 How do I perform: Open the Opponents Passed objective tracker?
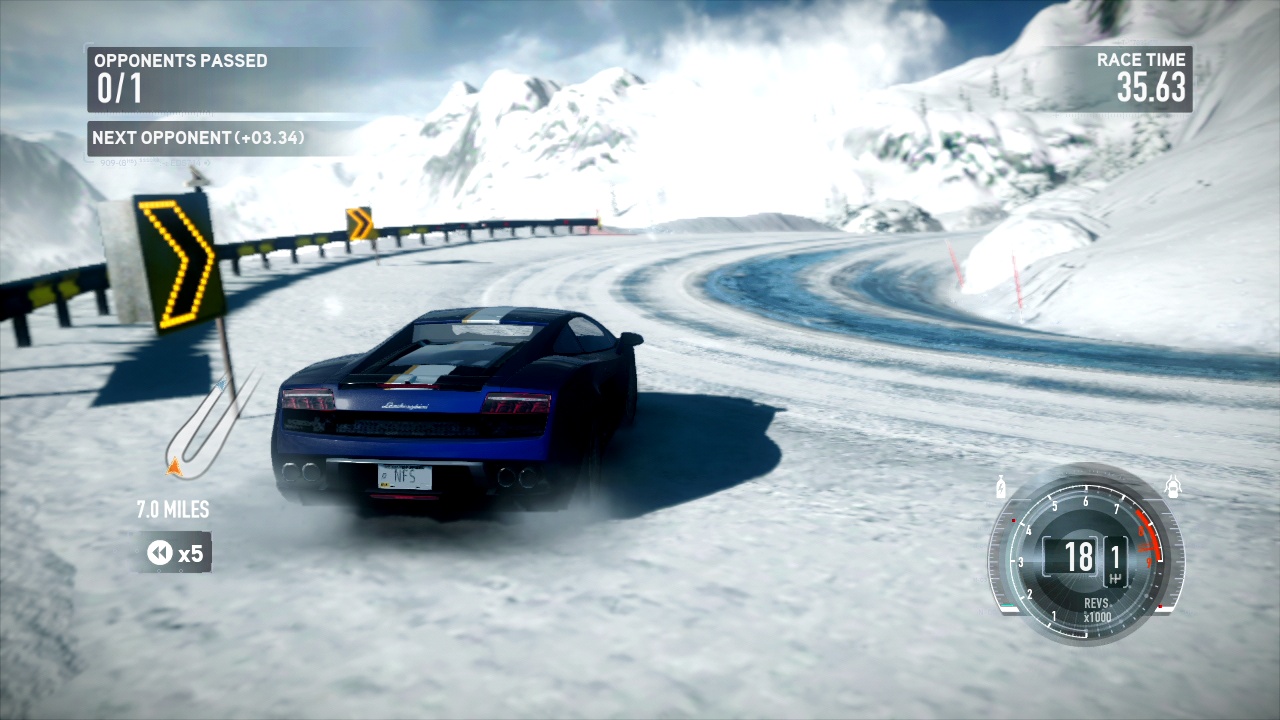coord(180,78)
